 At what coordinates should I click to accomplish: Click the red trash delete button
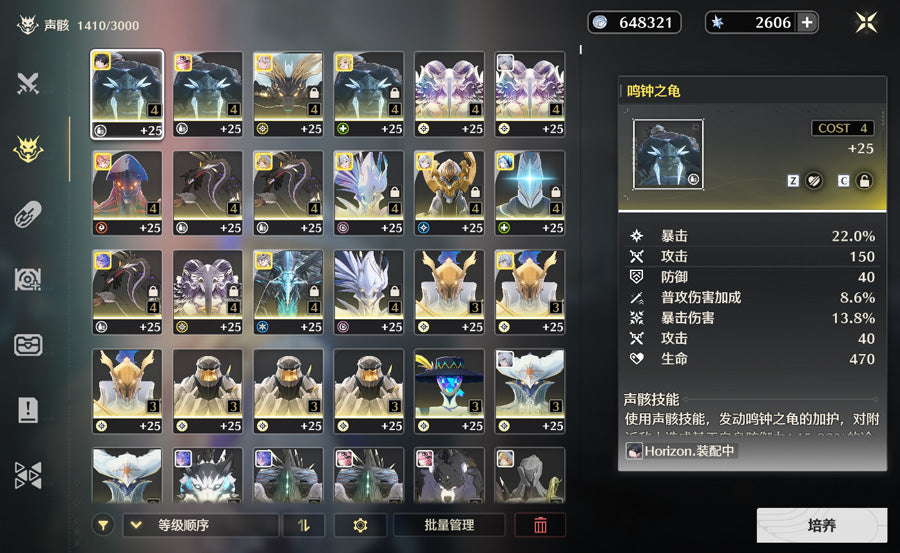pos(540,525)
